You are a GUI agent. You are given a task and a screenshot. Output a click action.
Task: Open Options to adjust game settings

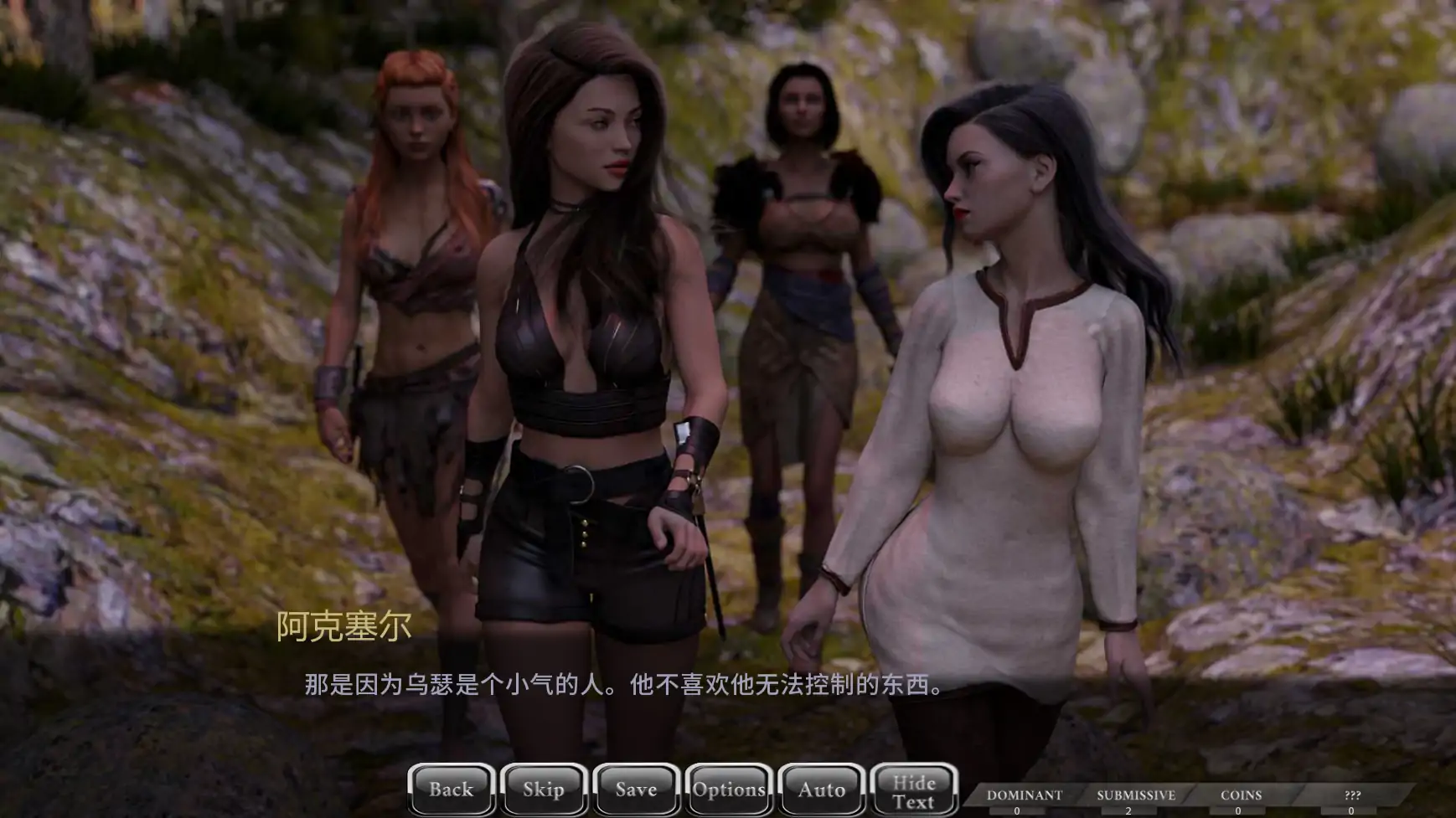point(728,788)
